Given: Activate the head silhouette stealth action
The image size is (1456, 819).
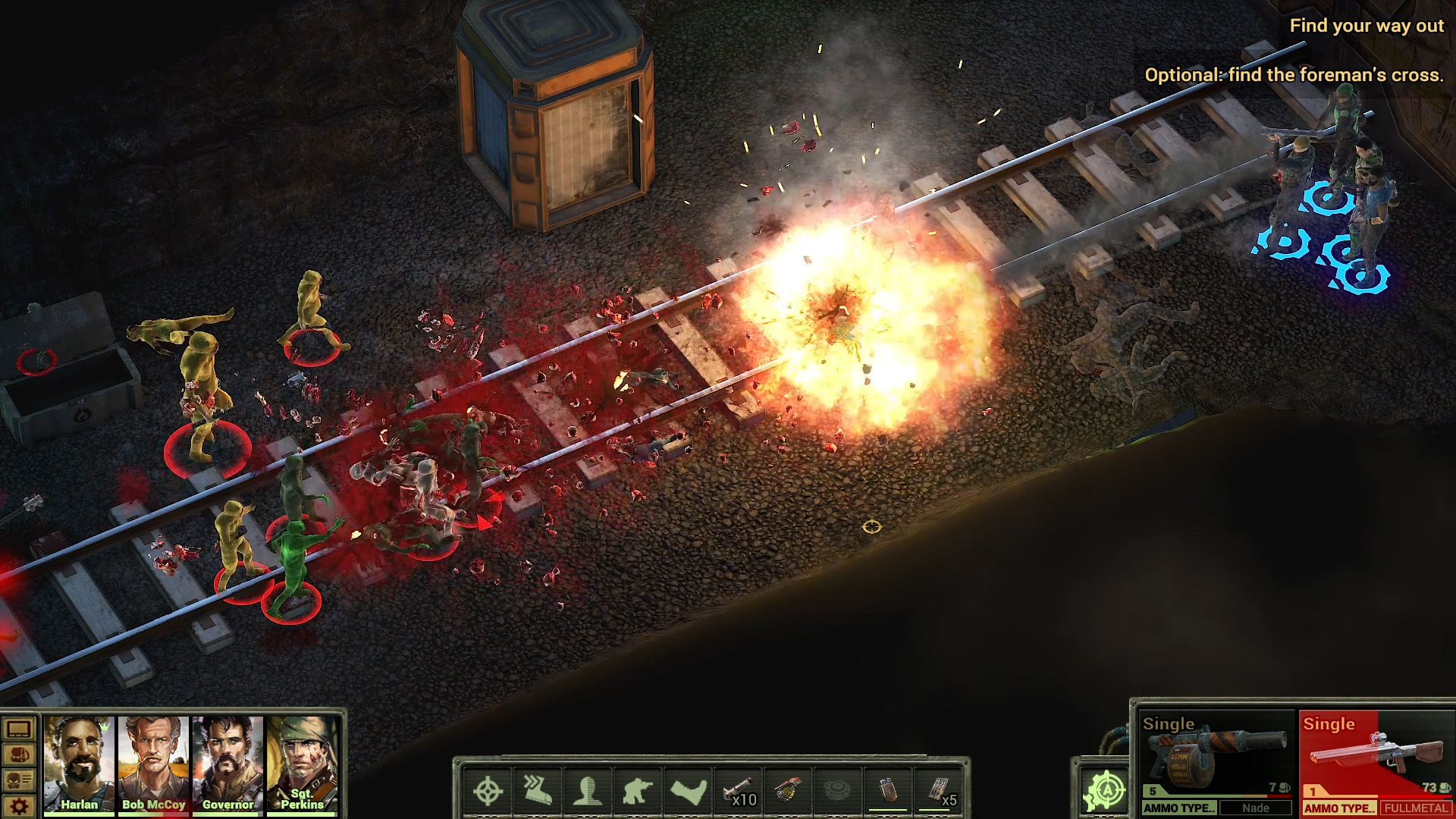Looking at the screenshot, I should point(588,792).
